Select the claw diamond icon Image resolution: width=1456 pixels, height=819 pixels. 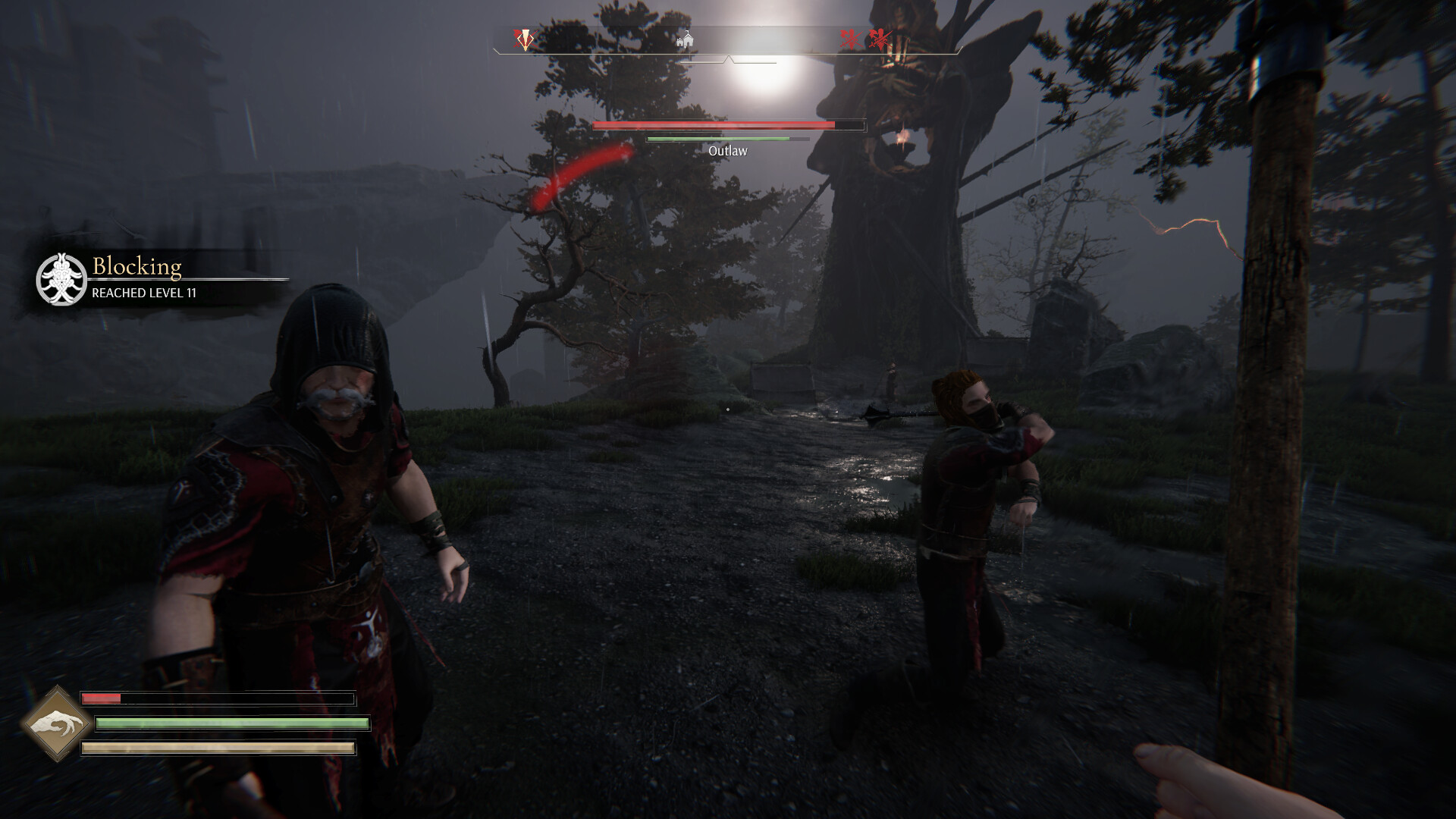coord(56,723)
